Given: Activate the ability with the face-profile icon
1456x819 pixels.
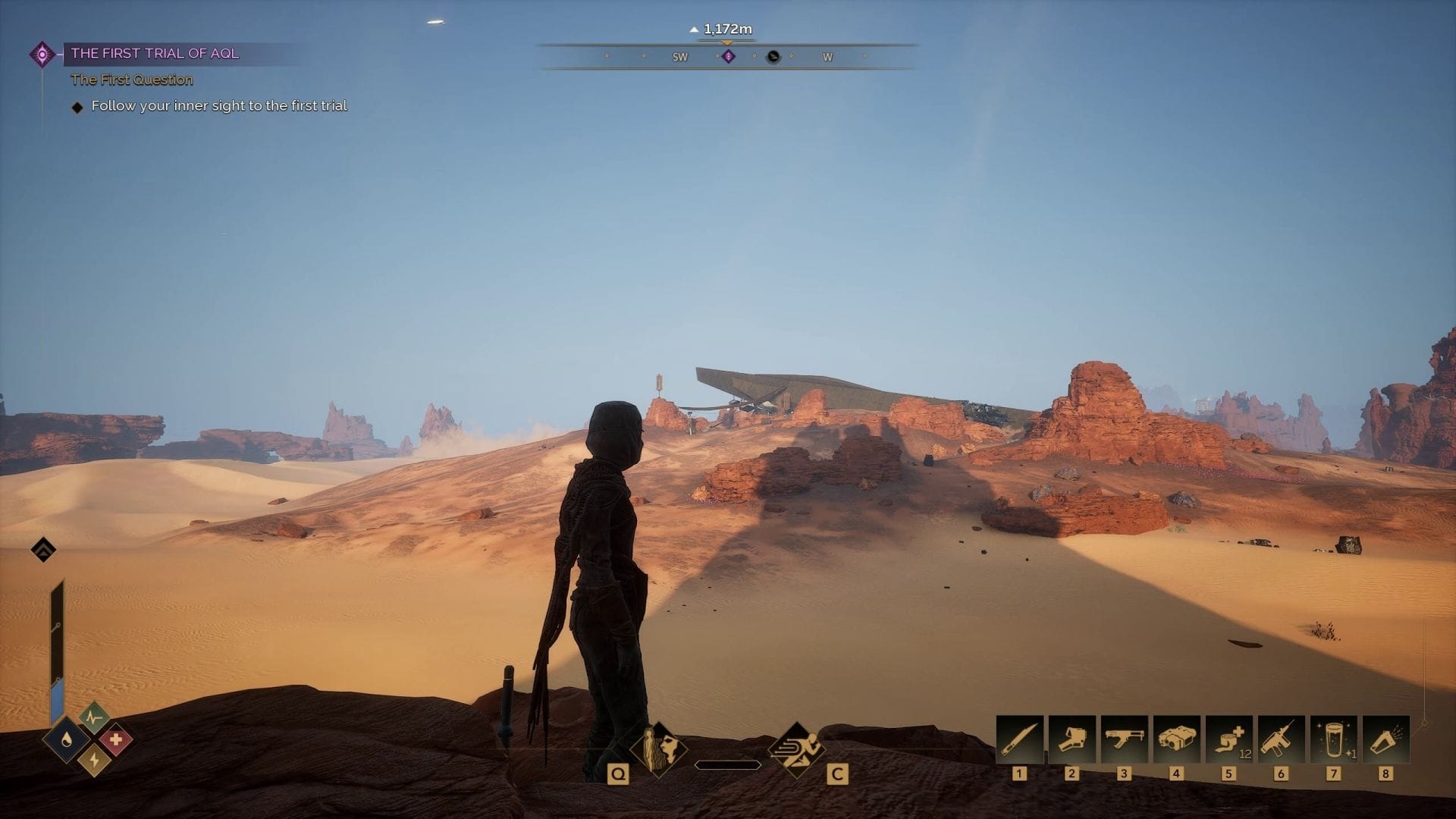Looking at the screenshot, I should click(658, 749).
